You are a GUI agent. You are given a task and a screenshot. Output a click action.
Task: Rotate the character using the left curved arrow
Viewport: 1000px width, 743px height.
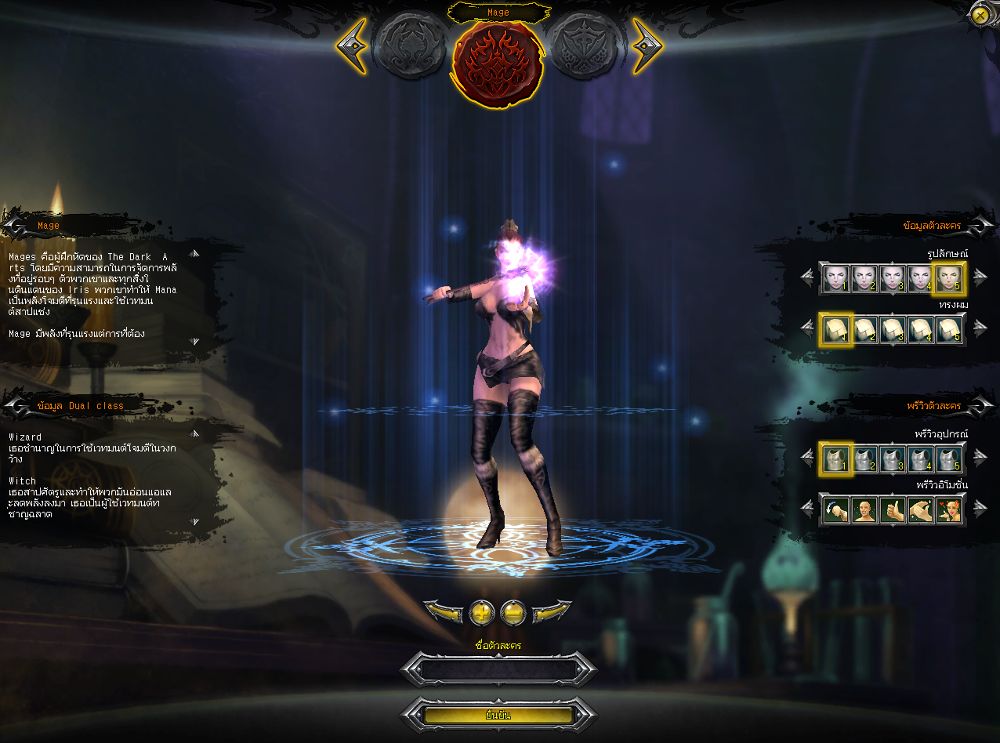tap(443, 611)
